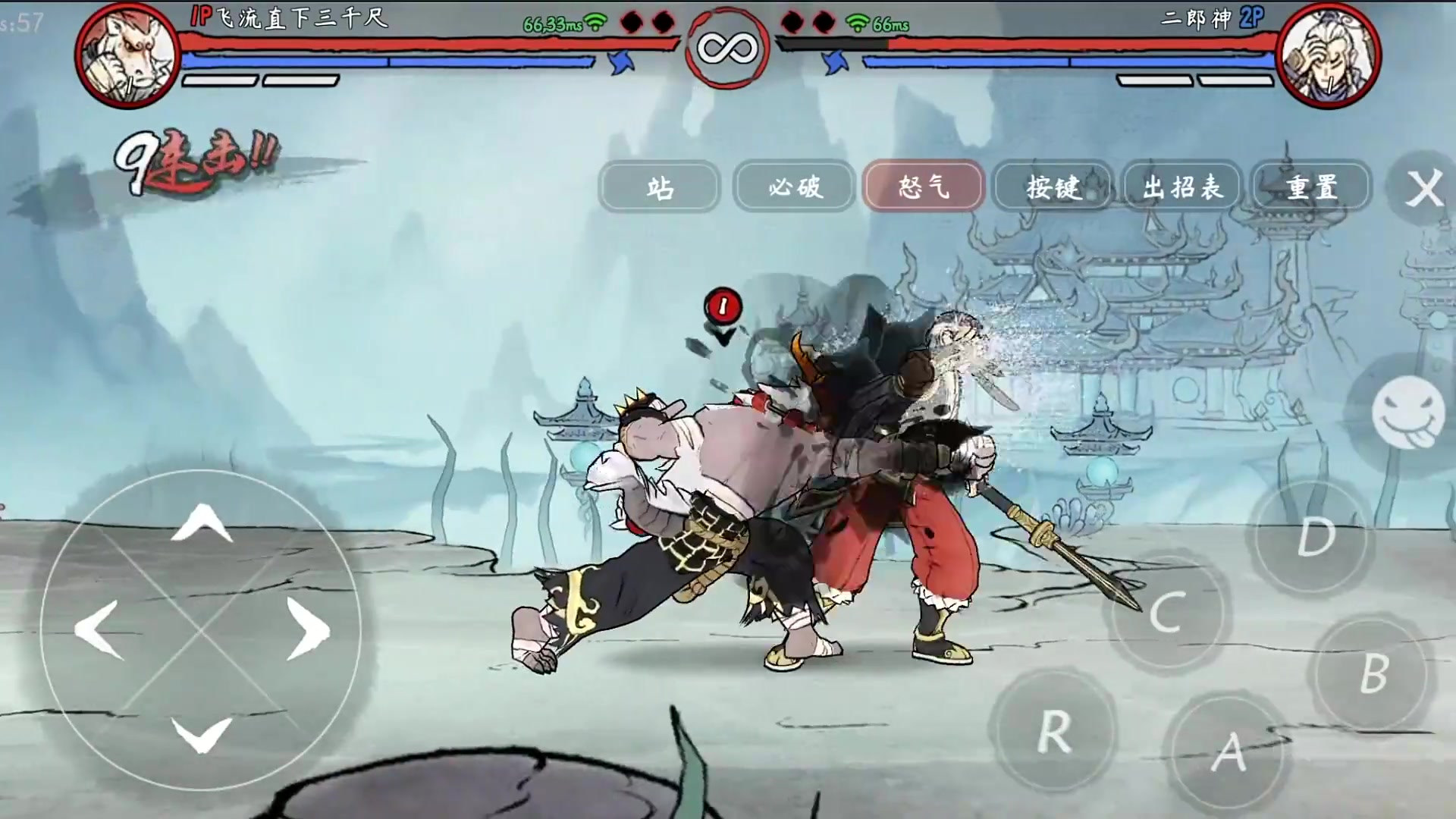Tap the D attack button
This screenshot has width=1456, height=819.
pos(1315,537)
